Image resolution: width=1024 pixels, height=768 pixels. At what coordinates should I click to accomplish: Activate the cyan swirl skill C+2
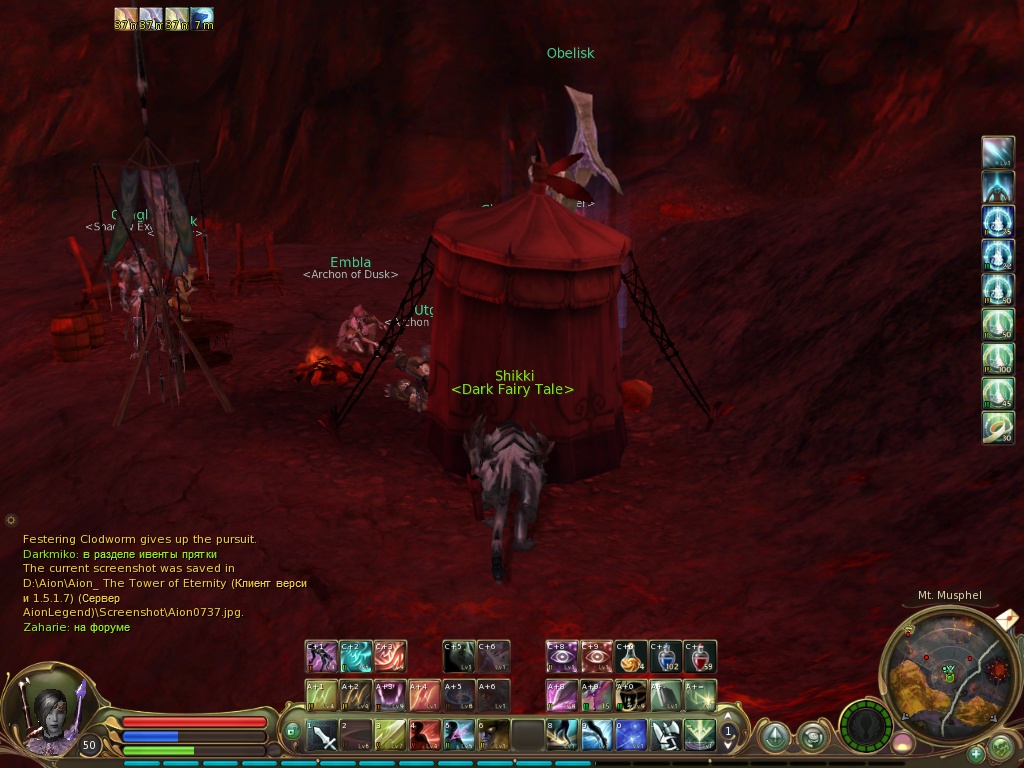(x=356, y=657)
